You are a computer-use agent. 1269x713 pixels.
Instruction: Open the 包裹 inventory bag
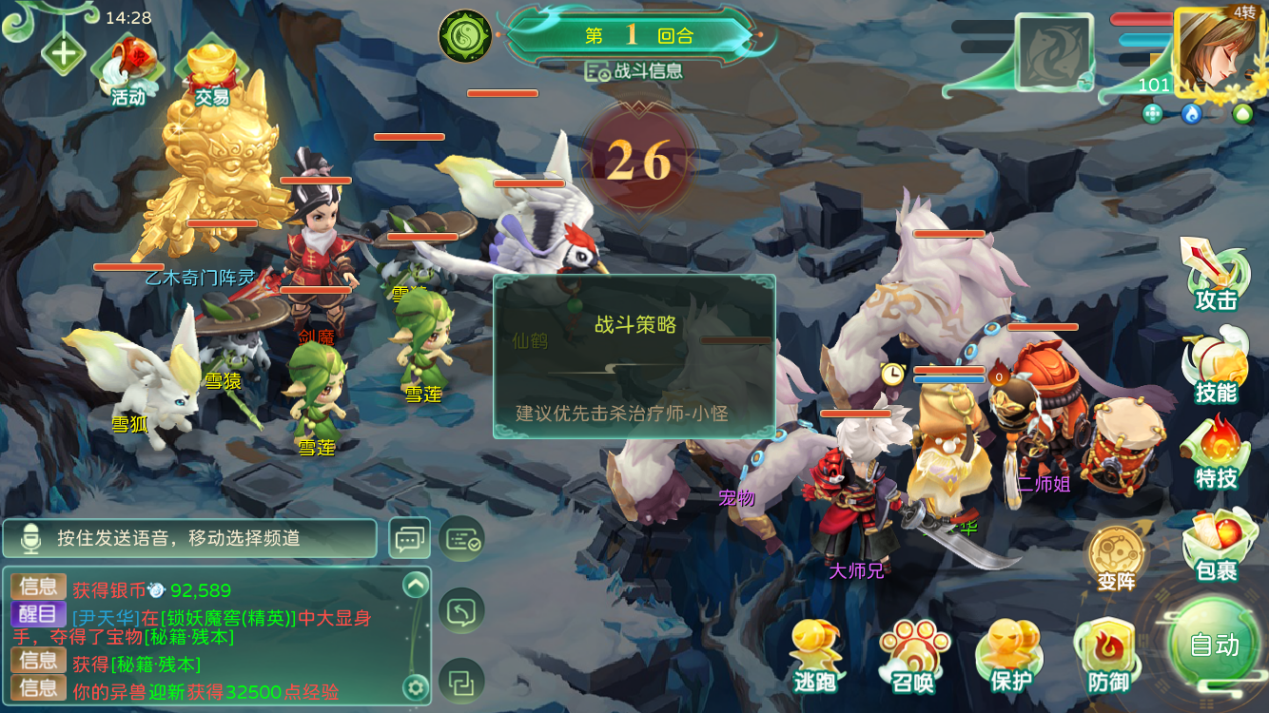coord(1217,545)
